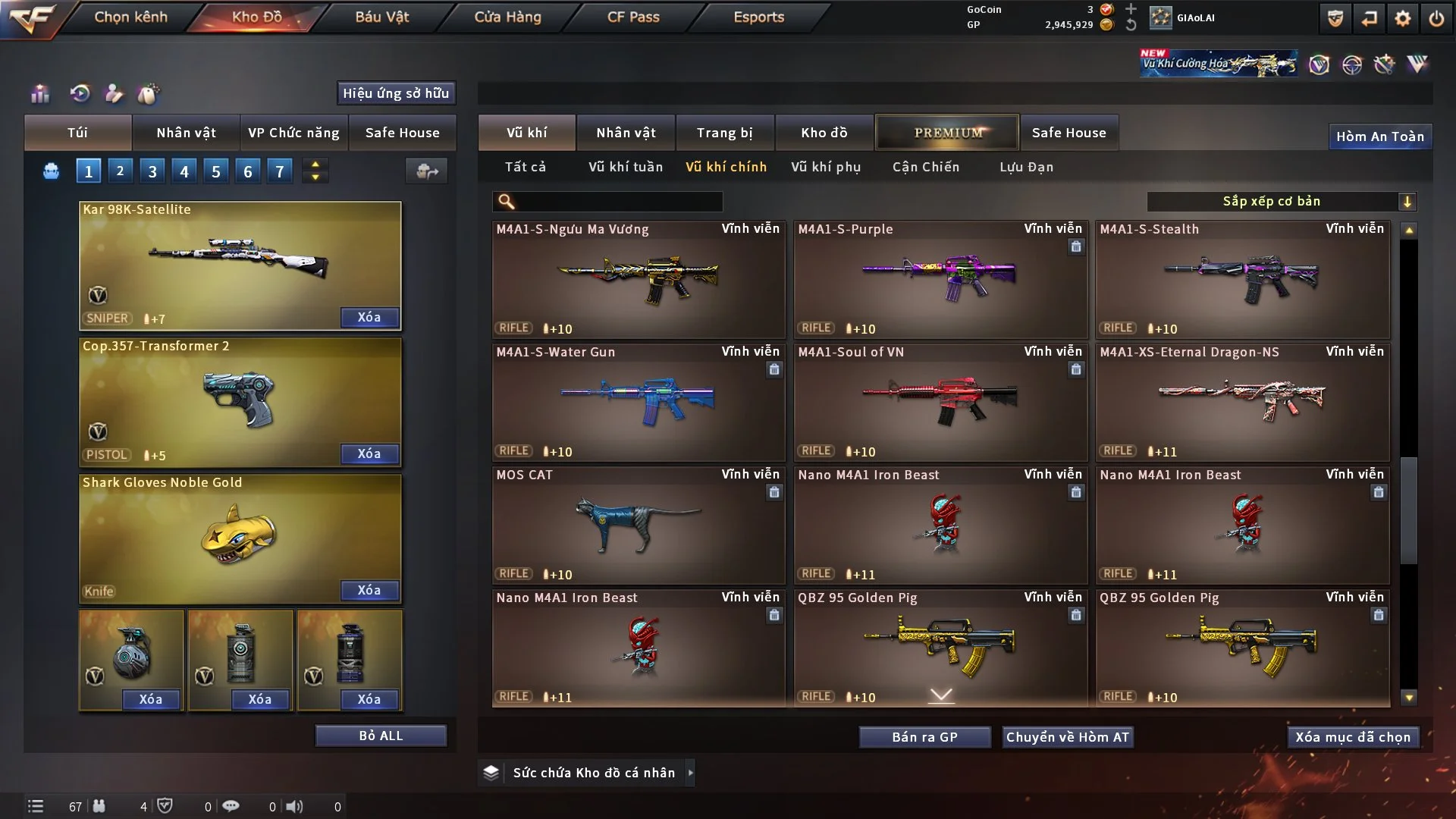Pick the M4A1-XS-Eternal Dragon-NS card

pyautogui.click(x=1242, y=402)
